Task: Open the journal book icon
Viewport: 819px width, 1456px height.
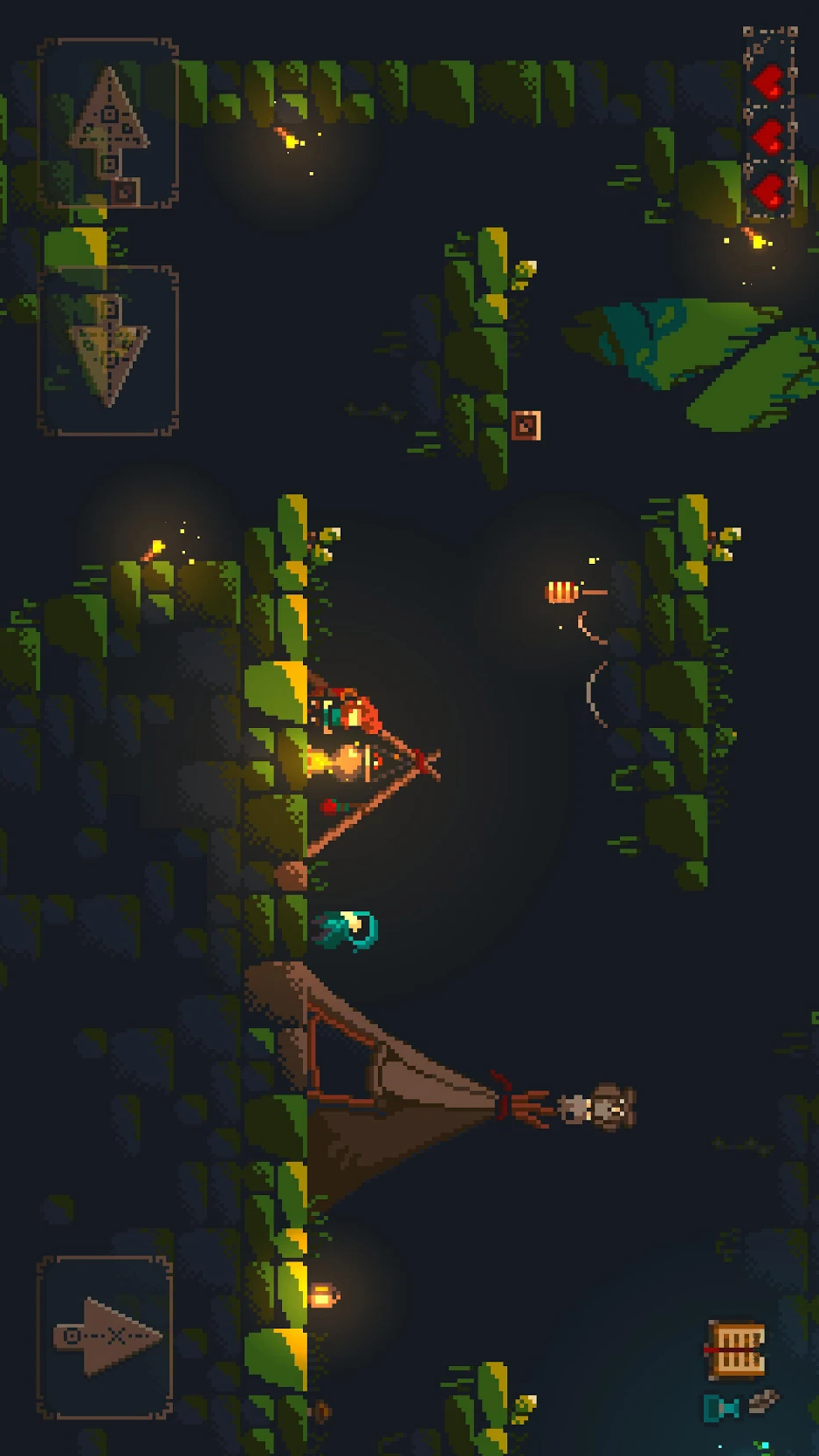Action: (736, 1350)
